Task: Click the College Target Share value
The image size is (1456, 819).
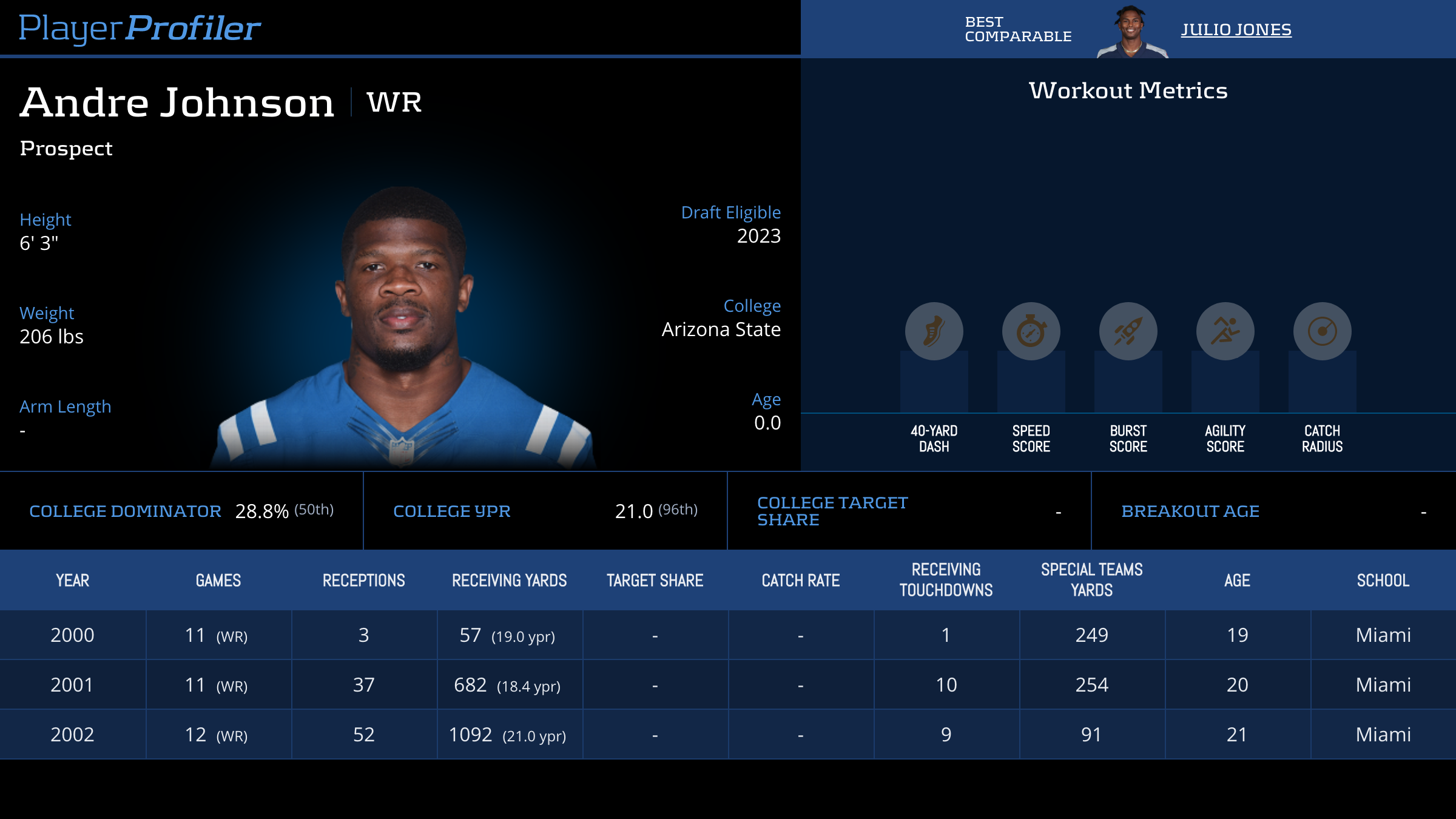Action: tap(1059, 511)
